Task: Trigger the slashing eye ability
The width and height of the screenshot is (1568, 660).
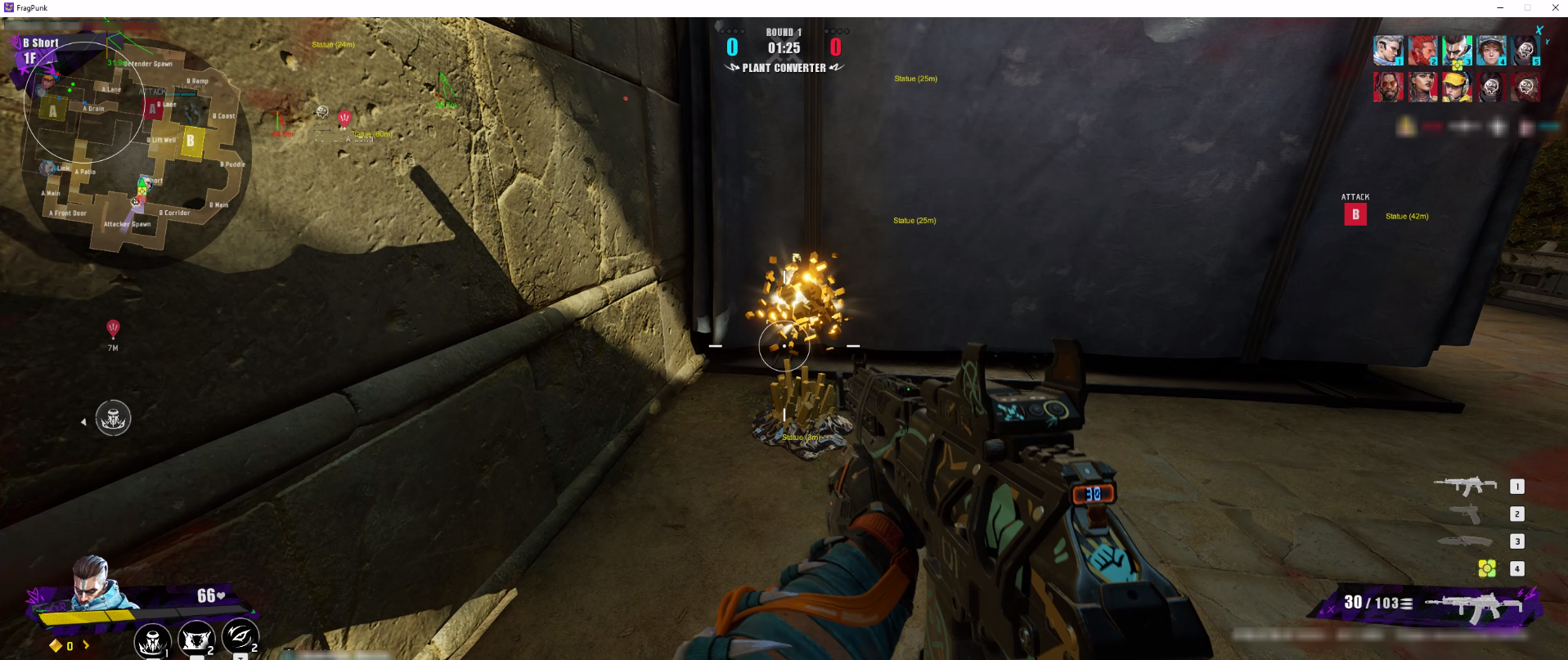Action: coord(240,635)
